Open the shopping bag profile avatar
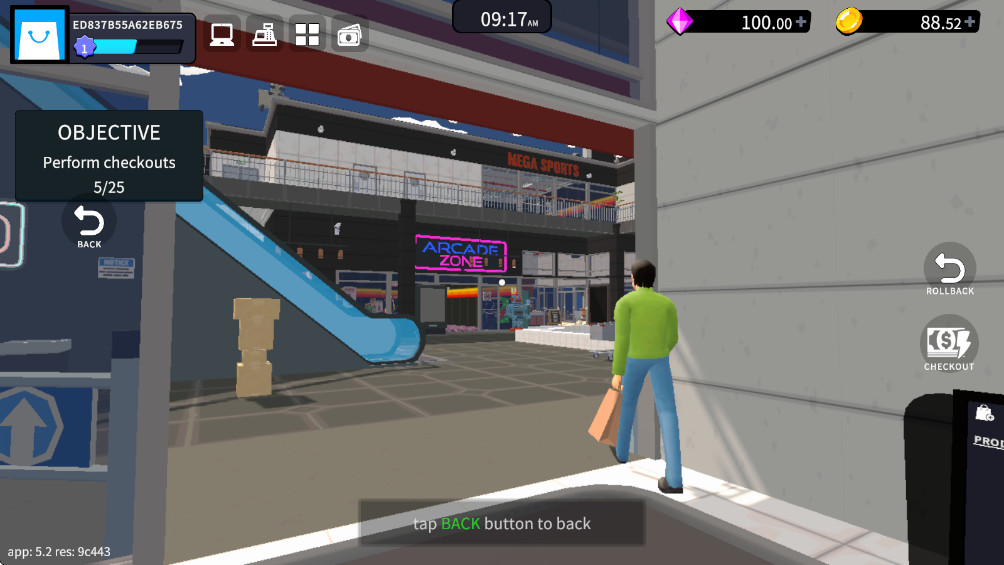This screenshot has height=565, width=1004. (39, 37)
